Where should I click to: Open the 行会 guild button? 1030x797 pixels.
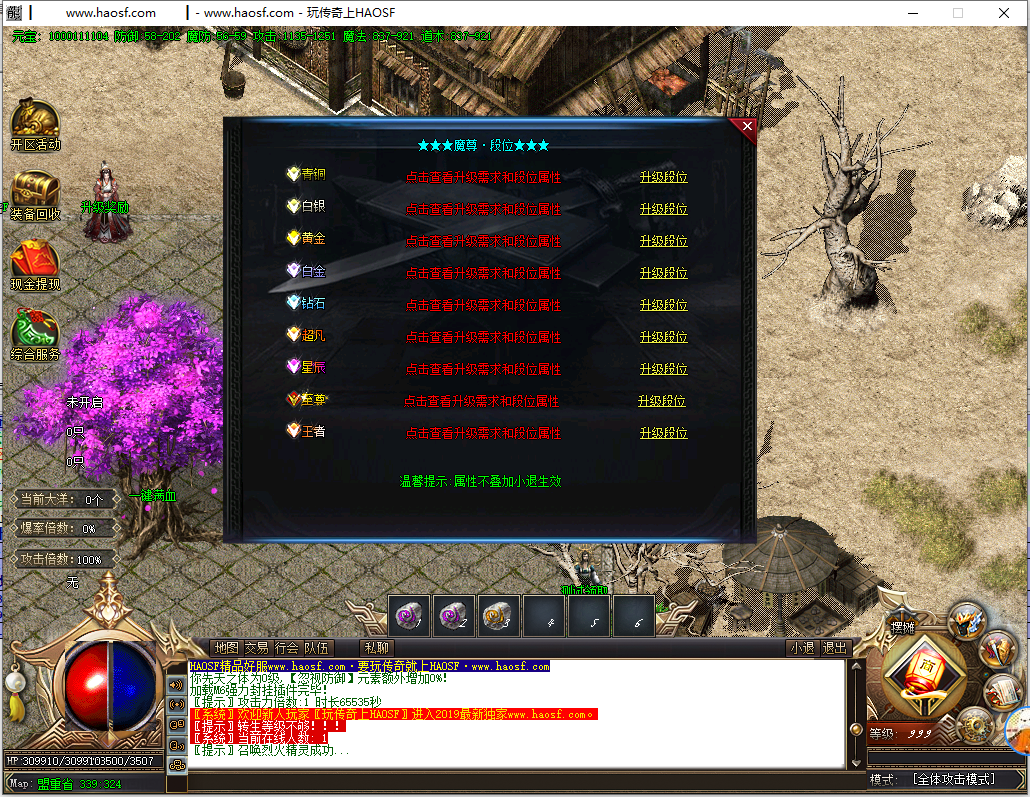[286, 648]
